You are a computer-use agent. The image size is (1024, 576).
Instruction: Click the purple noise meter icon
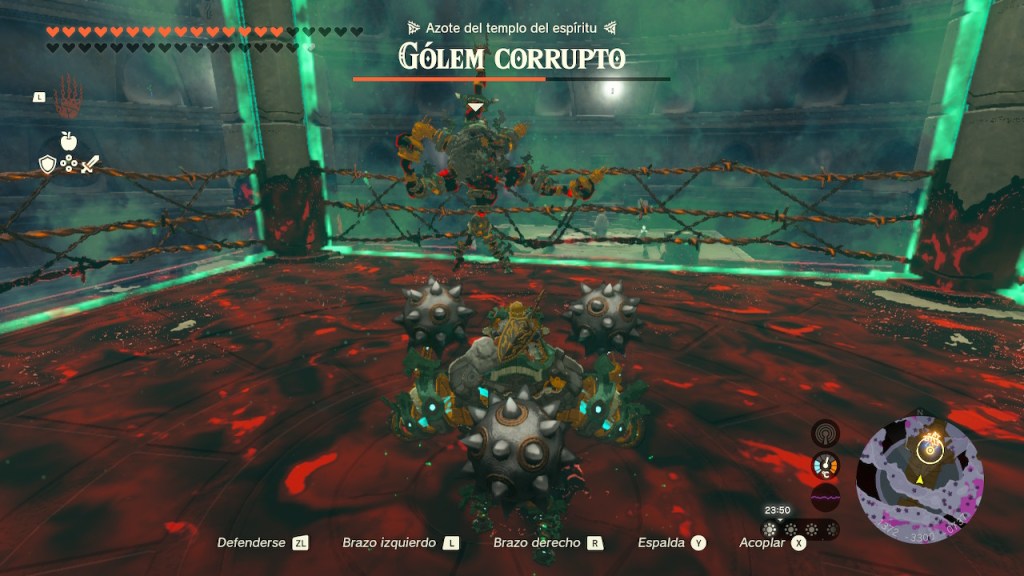pyautogui.click(x=825, y=496)
